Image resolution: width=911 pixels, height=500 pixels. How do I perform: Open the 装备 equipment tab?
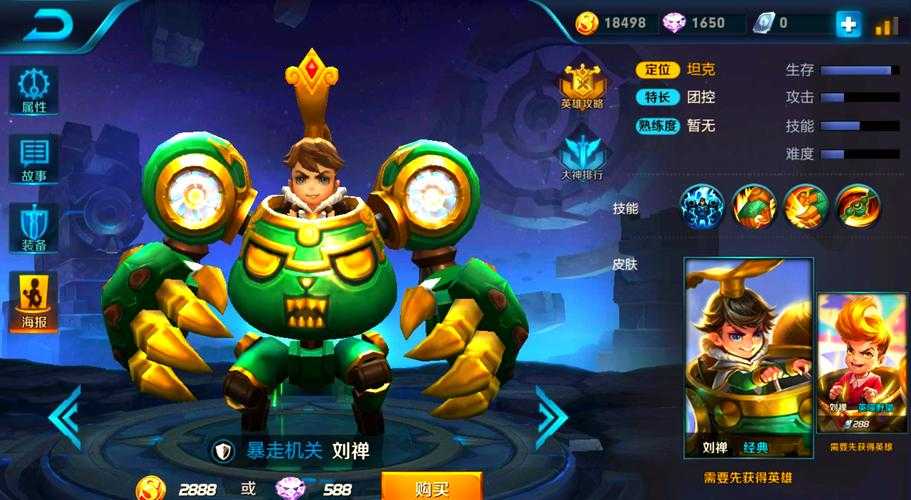pos(34,229)
